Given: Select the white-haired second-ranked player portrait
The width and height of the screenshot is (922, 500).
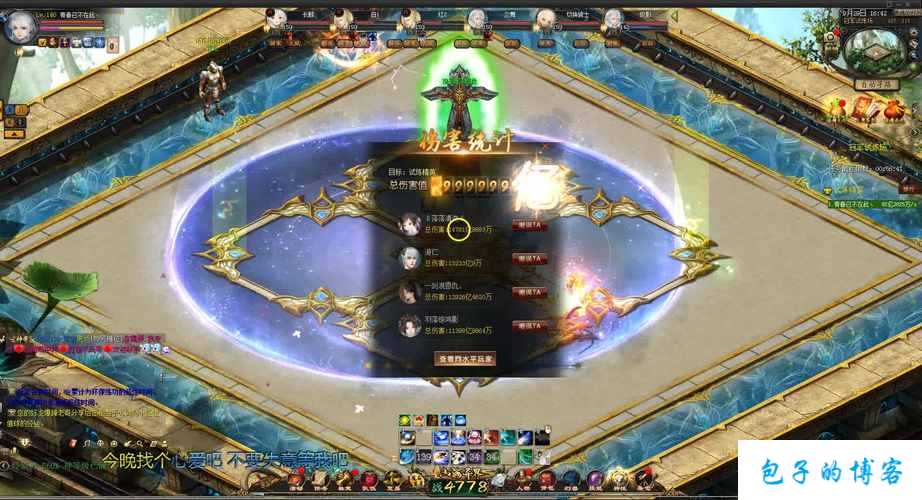Looking at the screenshot, I should click(x=409, y=257).
